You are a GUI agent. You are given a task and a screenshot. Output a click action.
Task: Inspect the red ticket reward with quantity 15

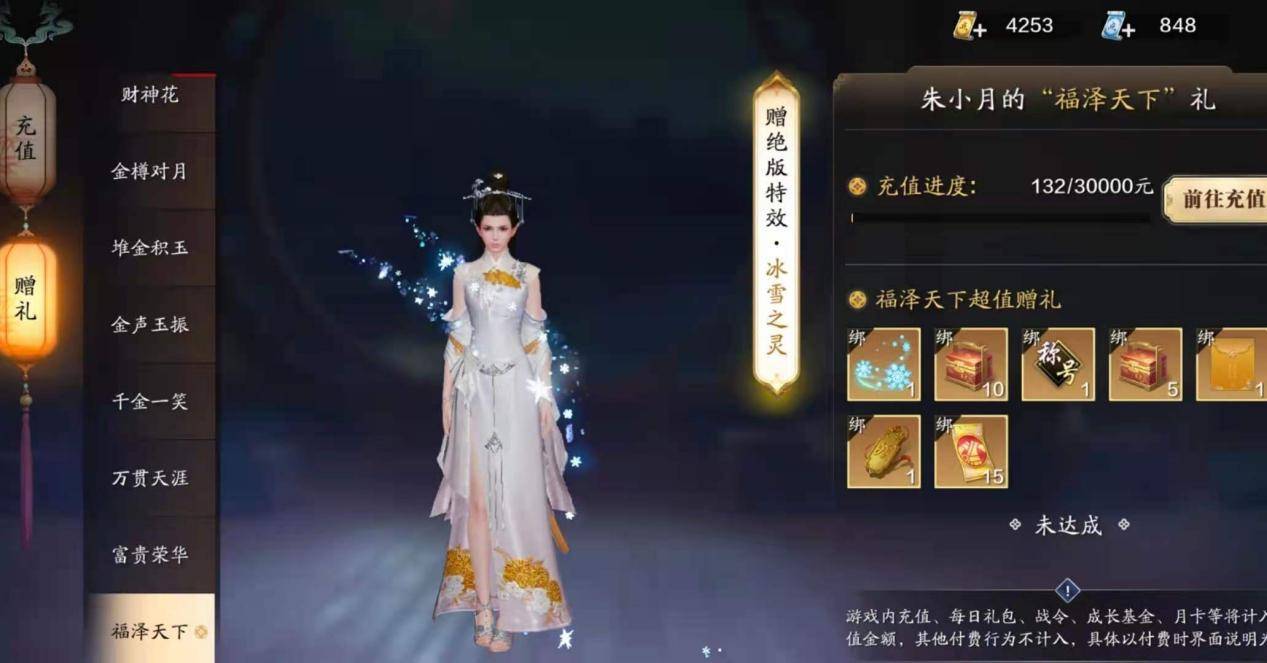click(x=970, y=451)
